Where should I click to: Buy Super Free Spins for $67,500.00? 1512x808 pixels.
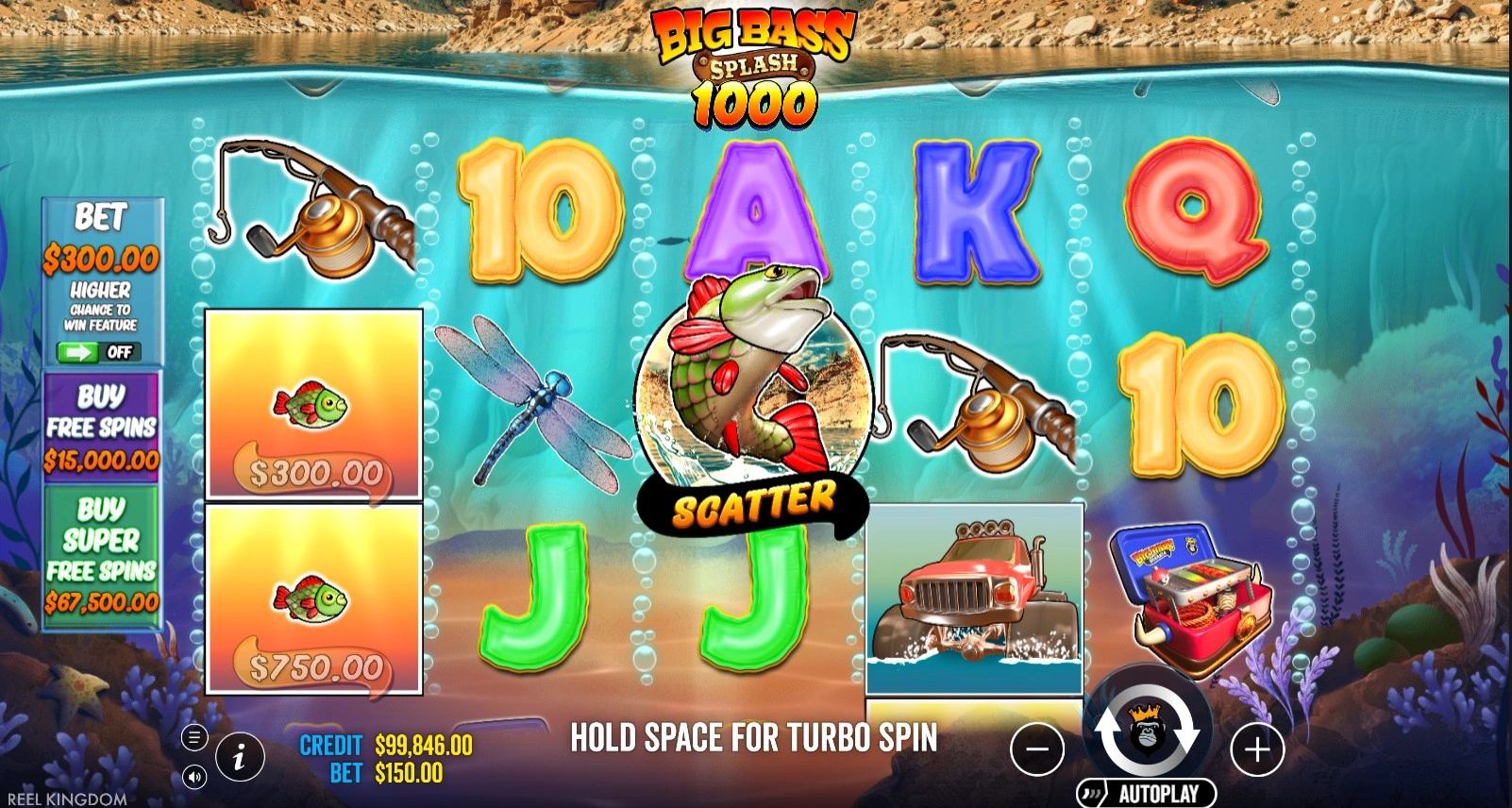point(102,555)
